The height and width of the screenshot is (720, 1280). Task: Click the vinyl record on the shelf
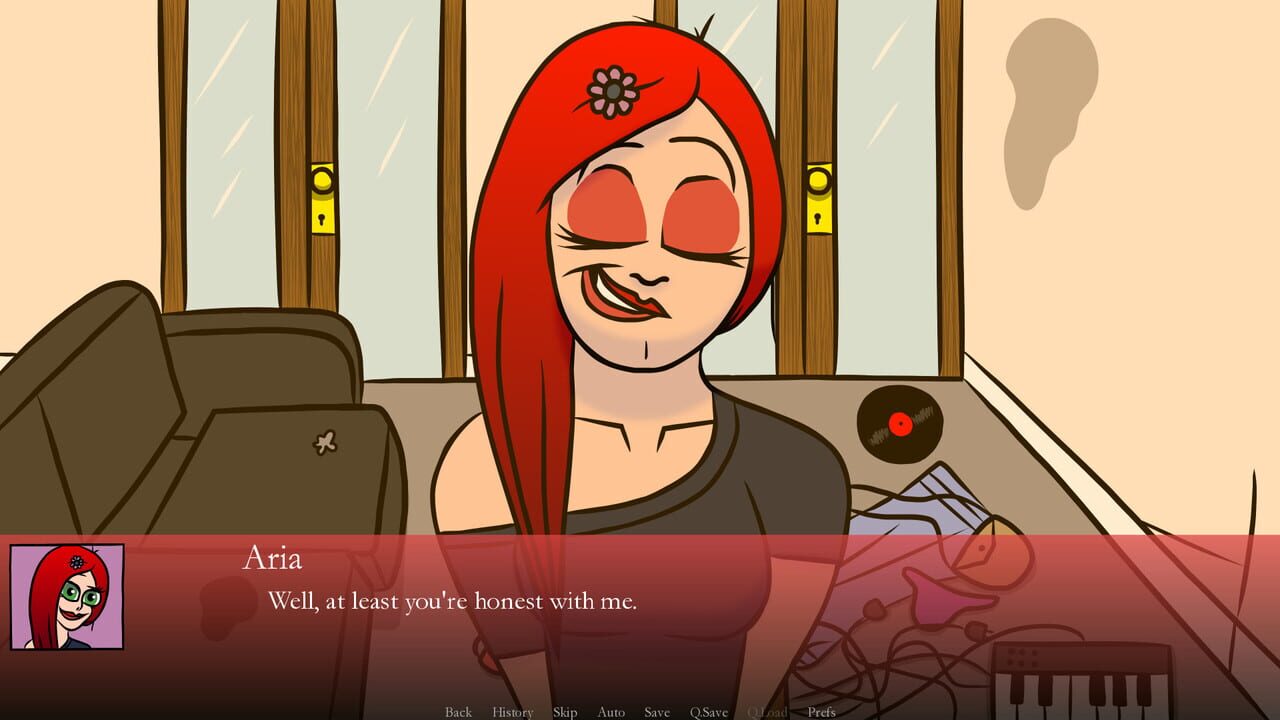tap(898, 424)
